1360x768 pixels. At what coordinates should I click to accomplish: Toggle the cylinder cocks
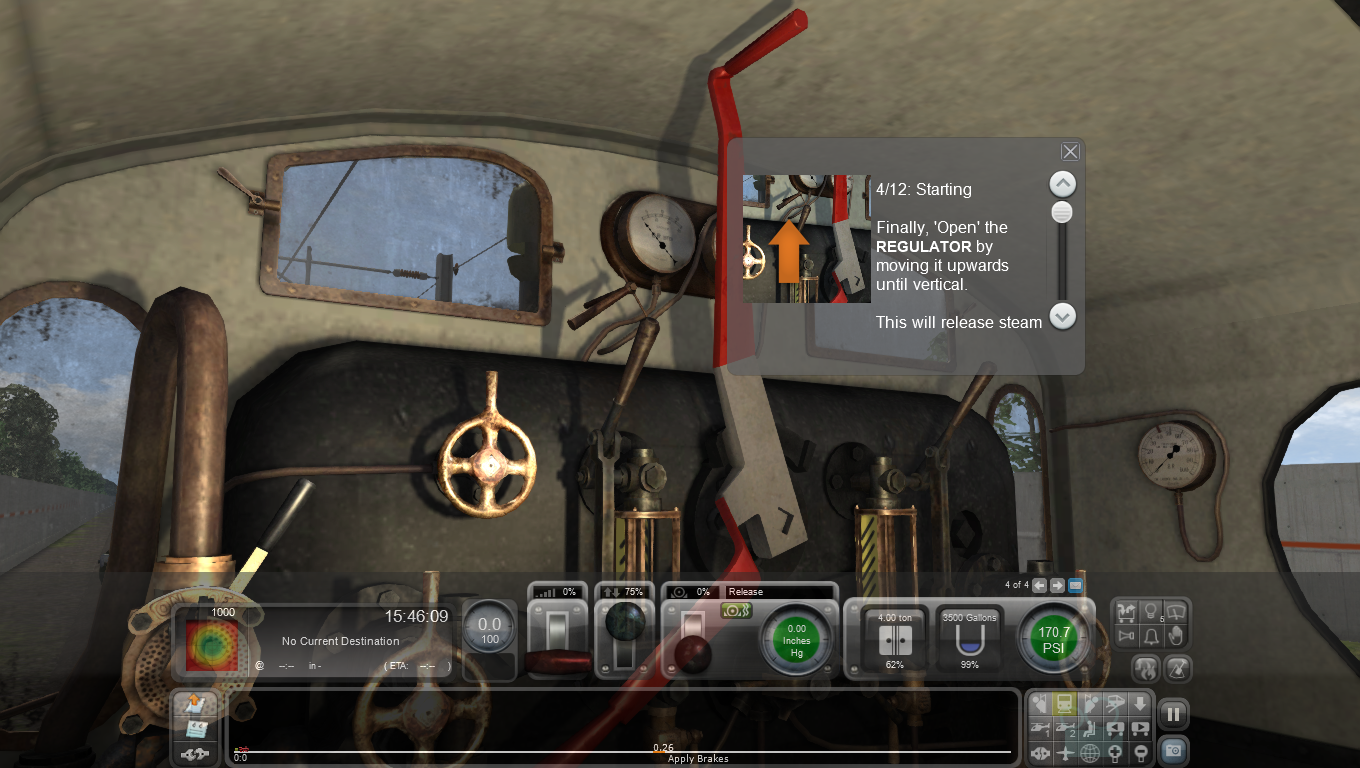[736, 610]
